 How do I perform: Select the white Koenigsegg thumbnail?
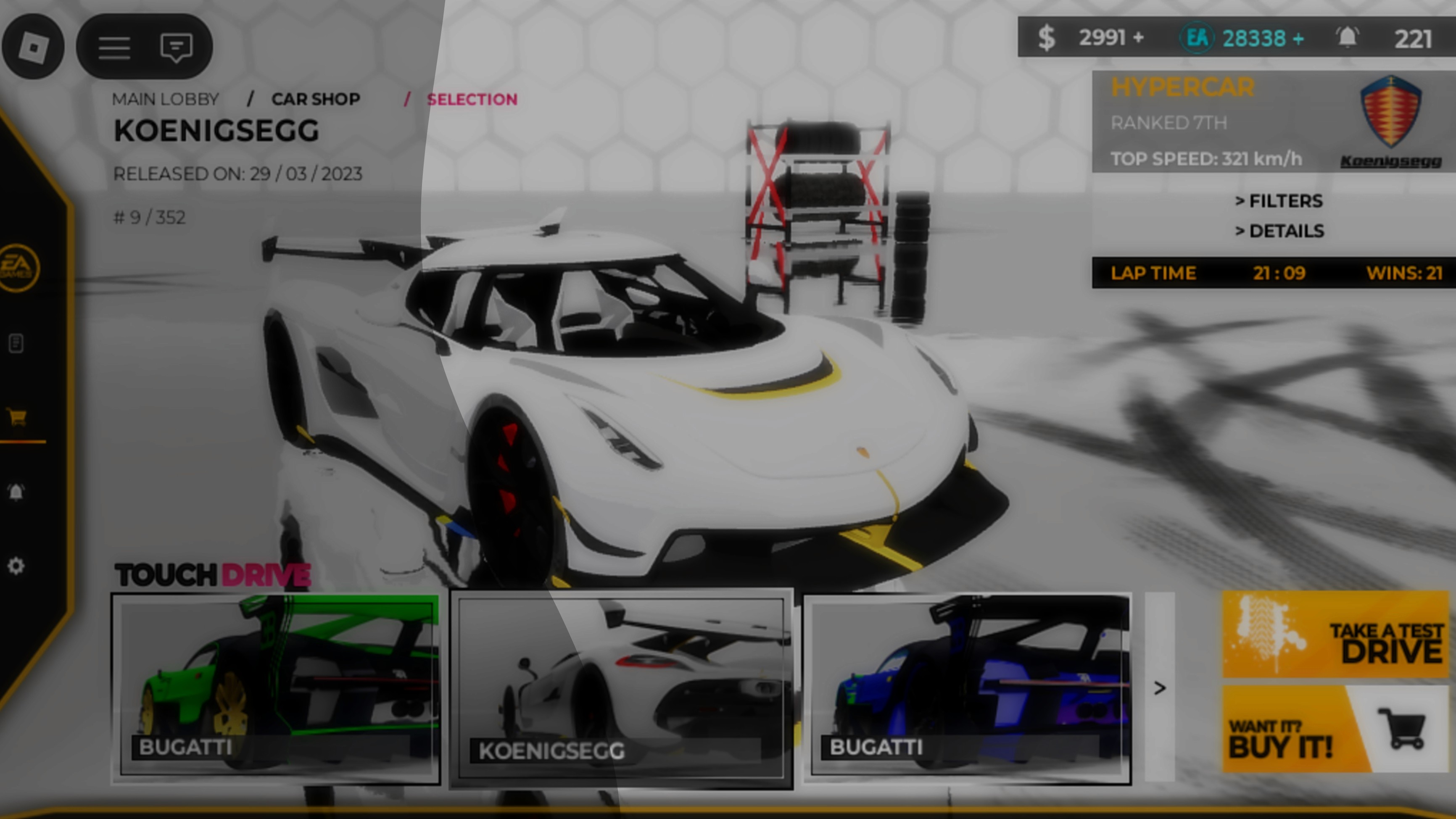621,688
